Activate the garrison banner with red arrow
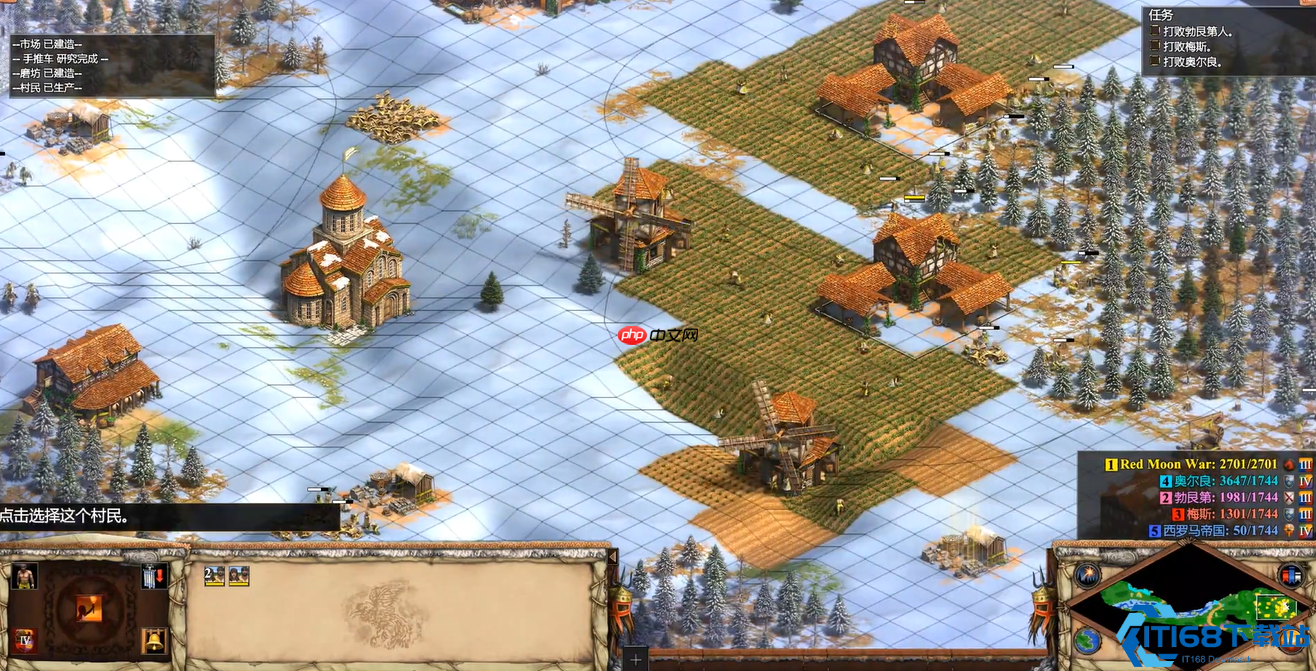Image resolution: width=1316 pixels, height=671 pixels. tap(153, 575)
